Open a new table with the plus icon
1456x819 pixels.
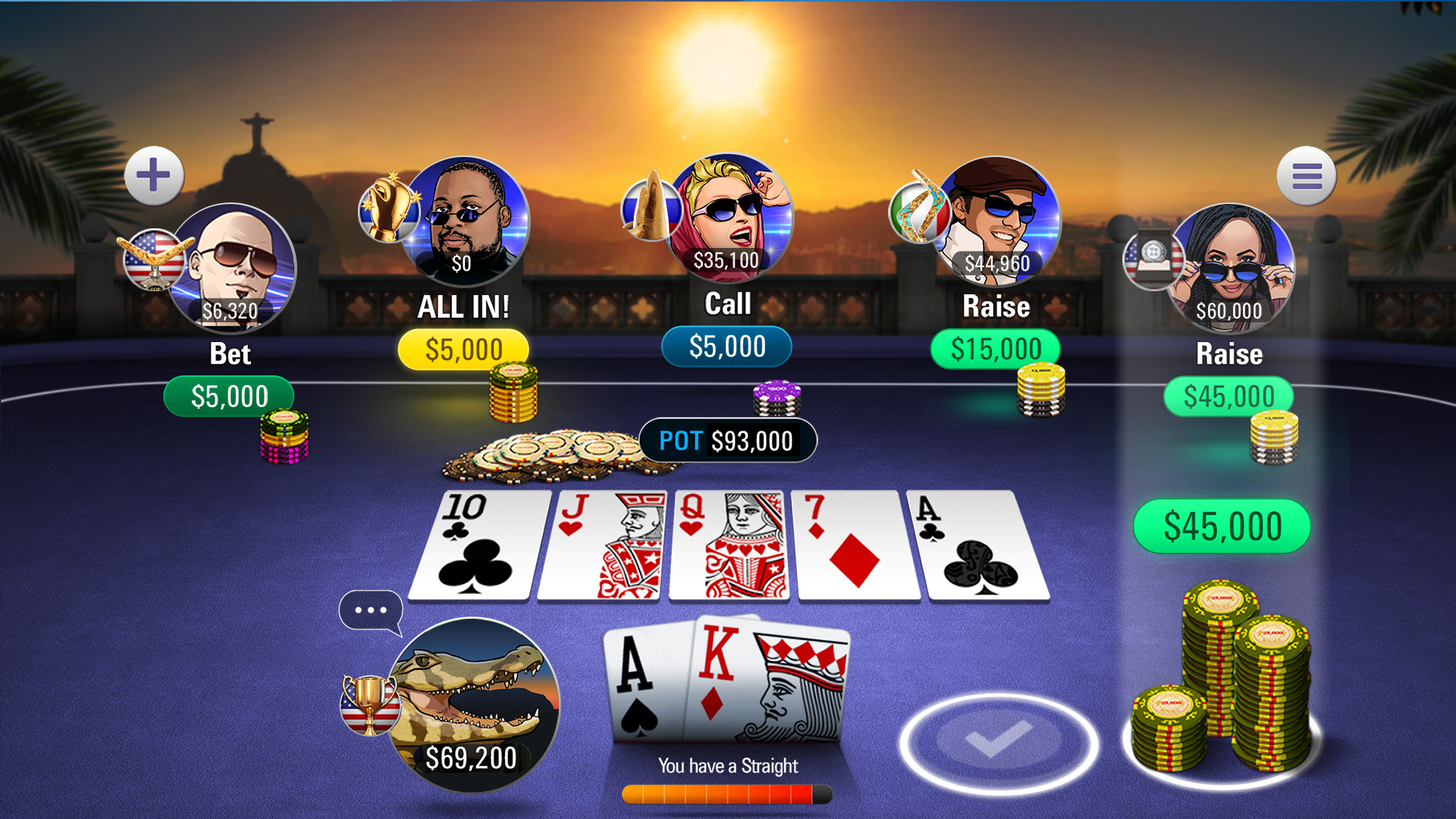[154, 175]
